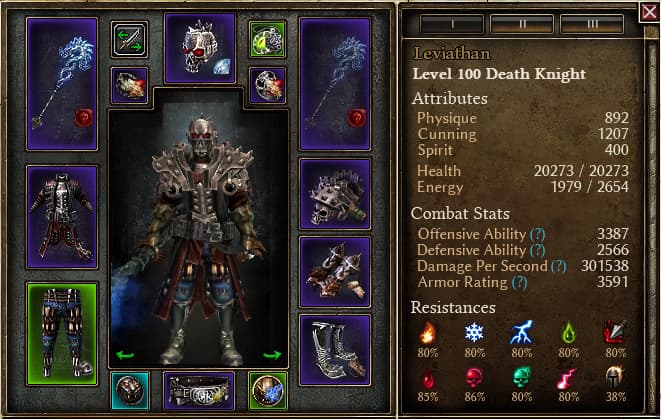This screenshot has width=661, height=419.
Task: Select the spiked shoulder armor slot
Action: pos(335,193)
